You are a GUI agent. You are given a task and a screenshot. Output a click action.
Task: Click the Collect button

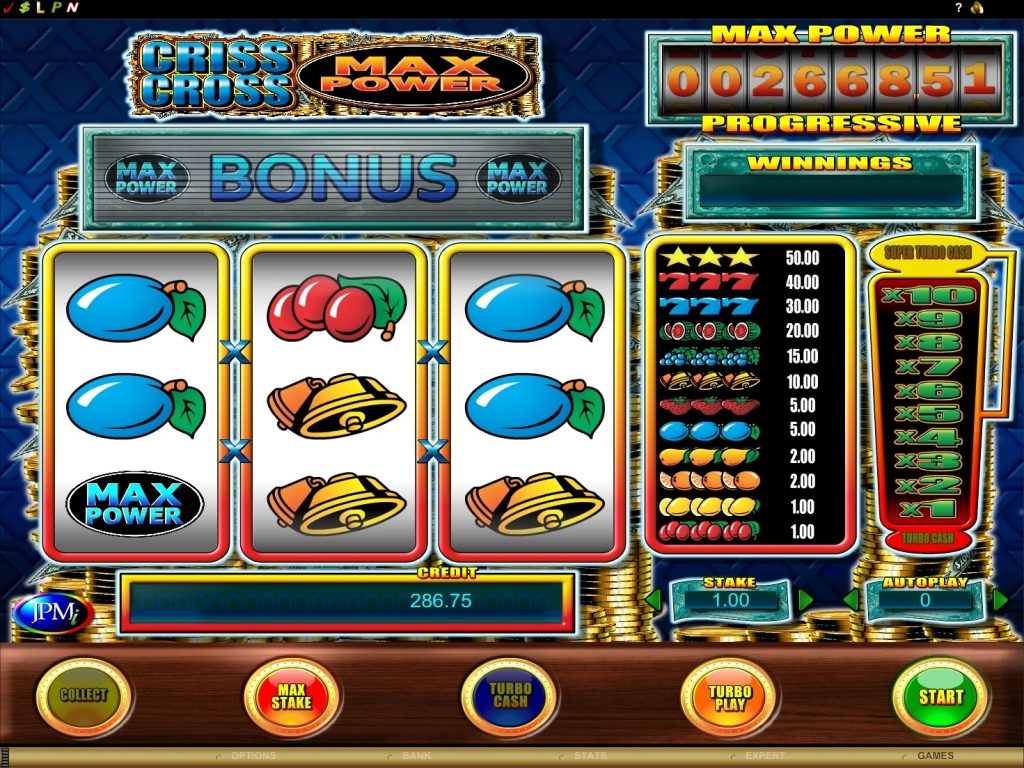(84, 696)
